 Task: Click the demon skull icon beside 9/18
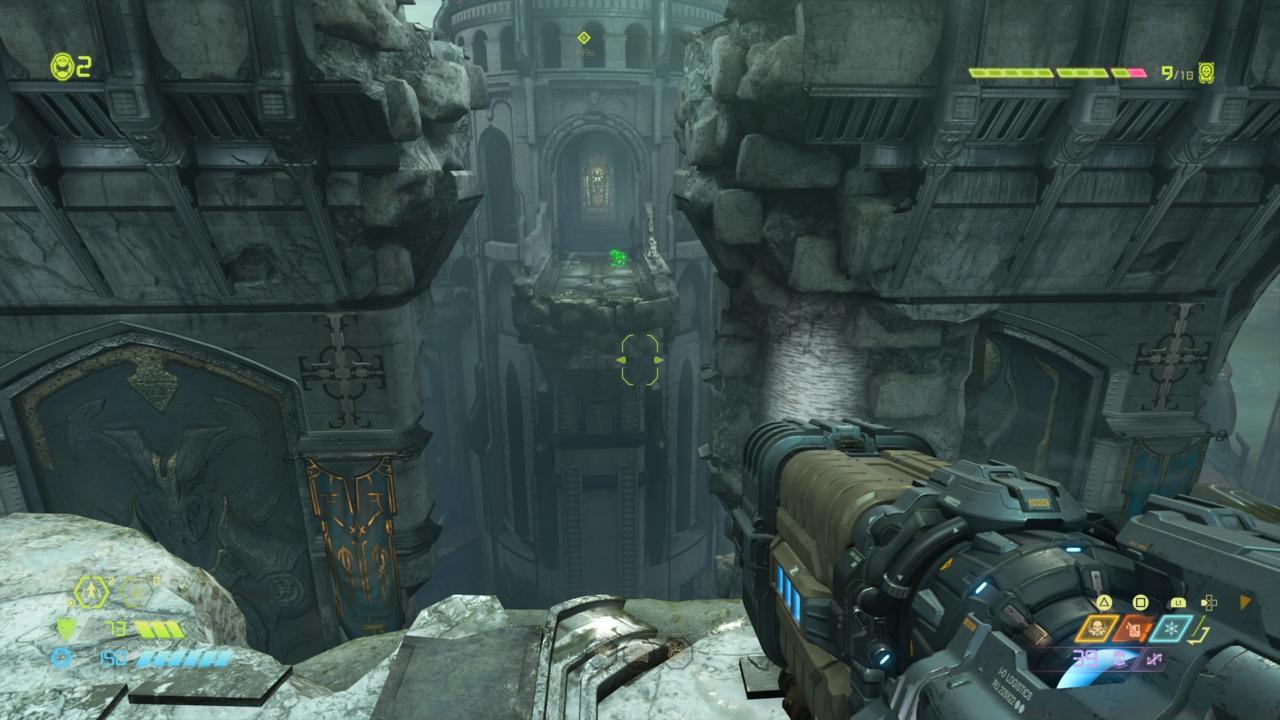(1207, 73)
